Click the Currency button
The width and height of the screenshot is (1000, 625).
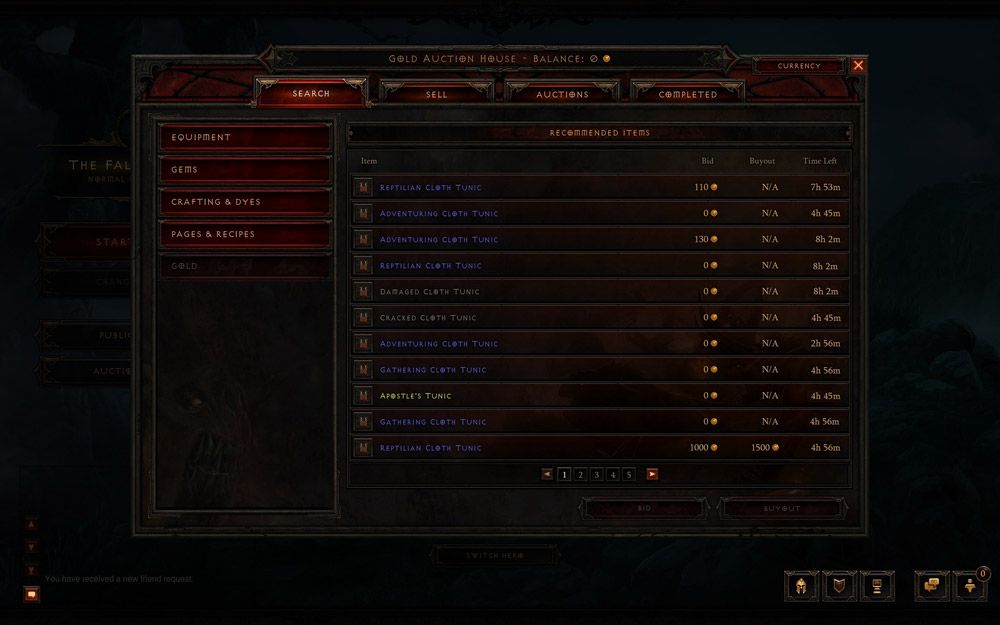coord(799,66)
